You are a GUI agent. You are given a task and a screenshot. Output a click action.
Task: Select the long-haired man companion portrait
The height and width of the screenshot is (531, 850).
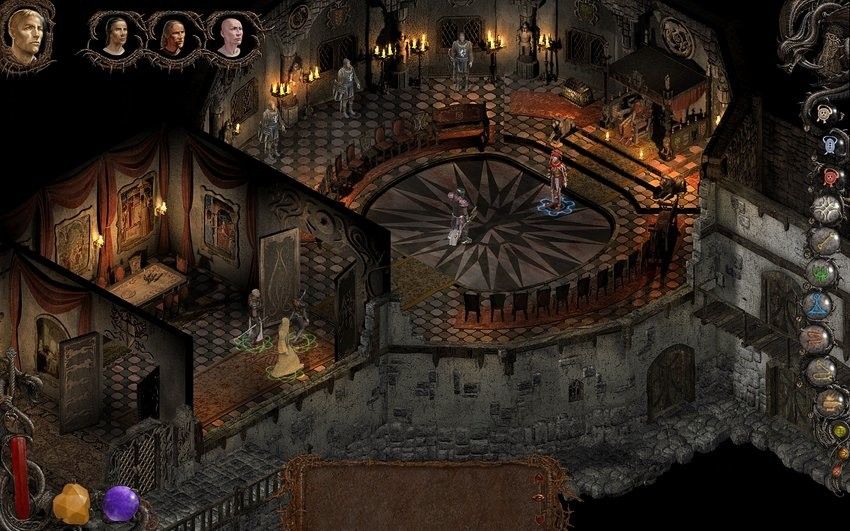173,36
